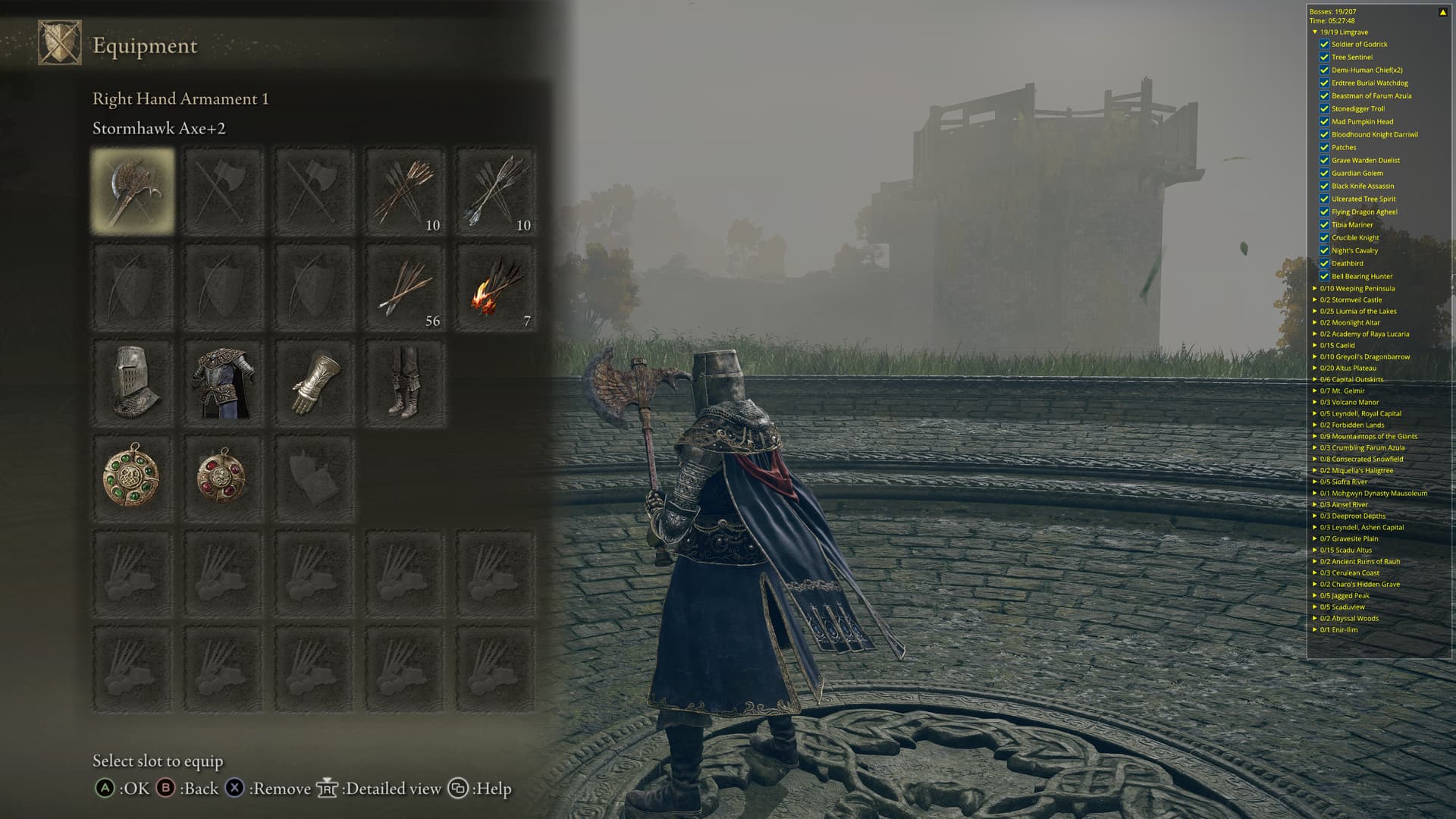Expand the Caelid boss section

click(x=1315, y=345)
